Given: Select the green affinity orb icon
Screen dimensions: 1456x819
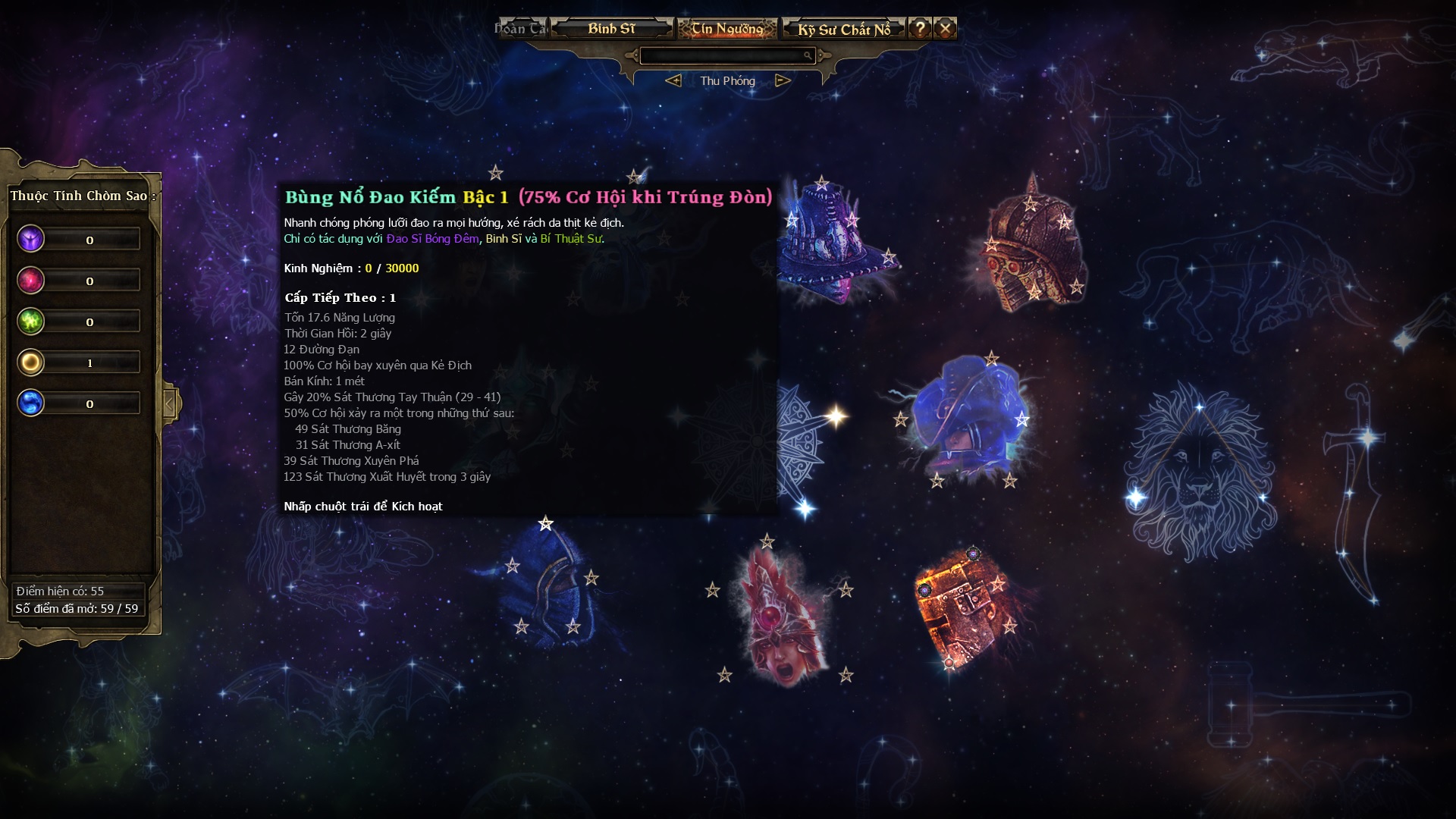Looking at the screenshot, I should (x=31, y=322).
